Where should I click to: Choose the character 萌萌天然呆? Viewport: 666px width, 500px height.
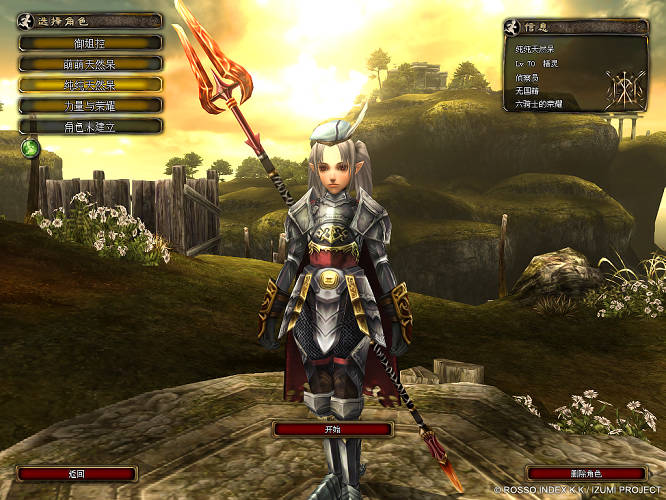90,63
